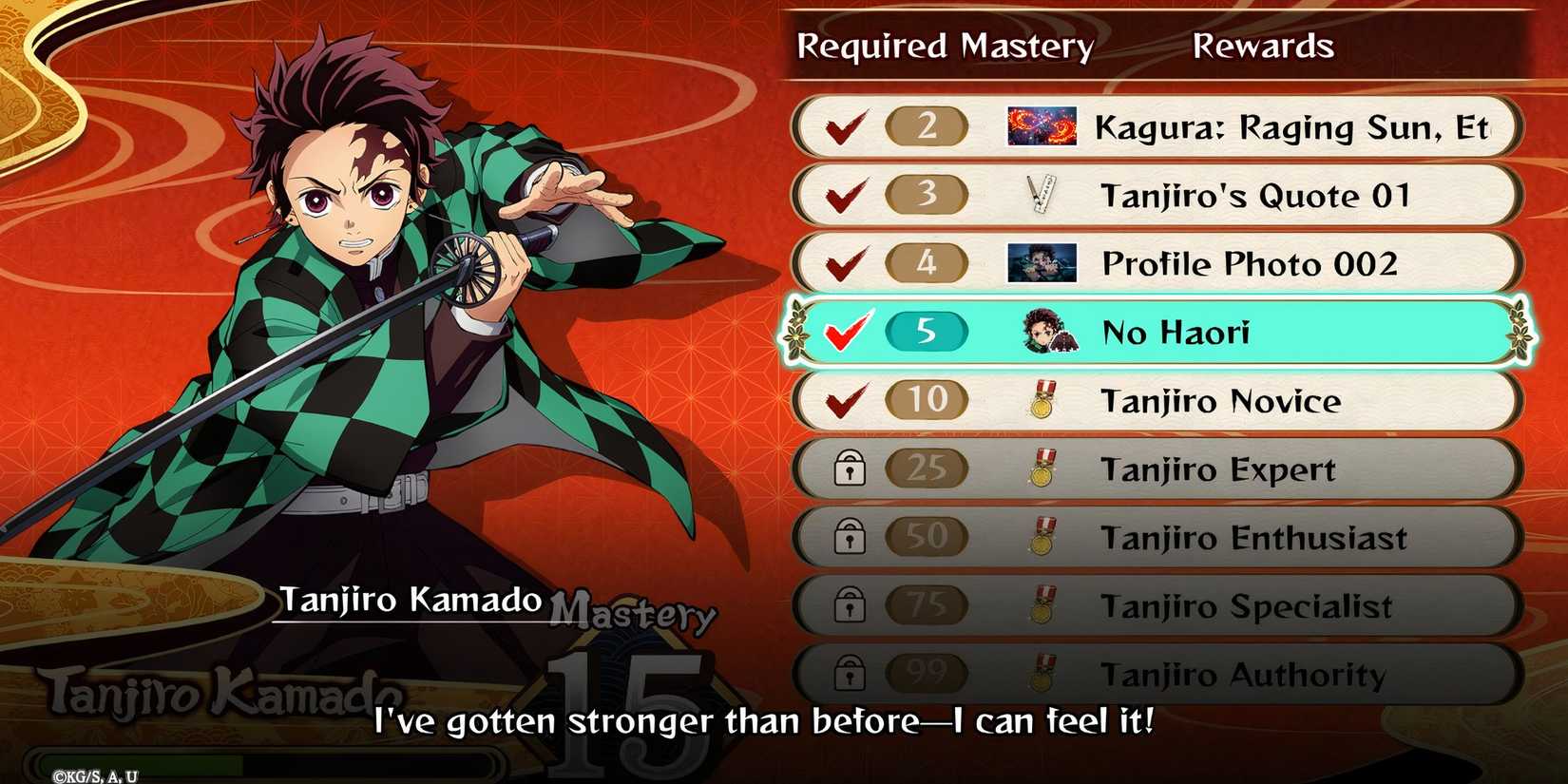Click the Kagura: Raging Sun reward thumbnail icon
Screen dimensions: 1568x784
click(1041, 126)
